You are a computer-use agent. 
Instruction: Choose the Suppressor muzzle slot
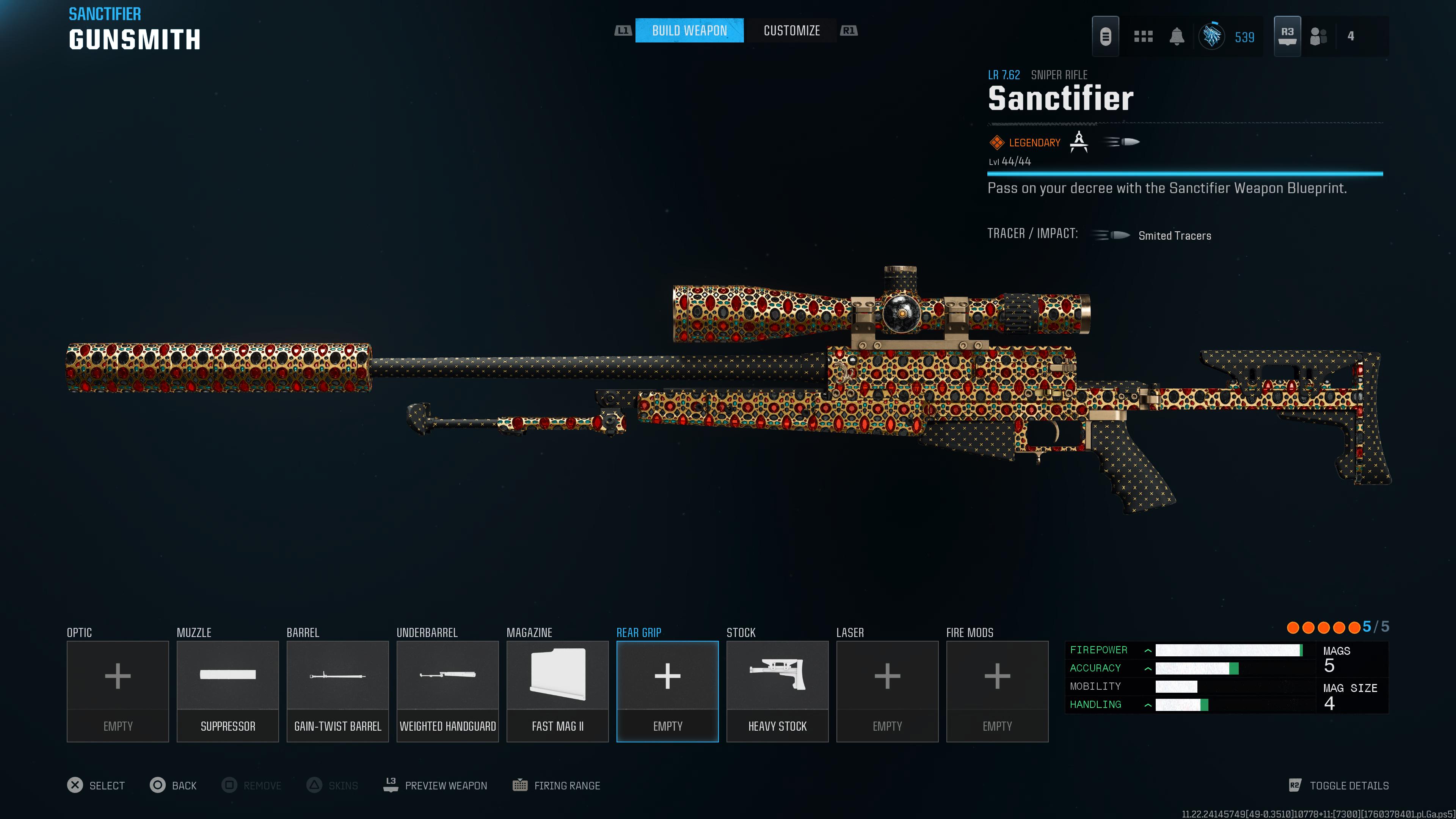click(228, 691)
